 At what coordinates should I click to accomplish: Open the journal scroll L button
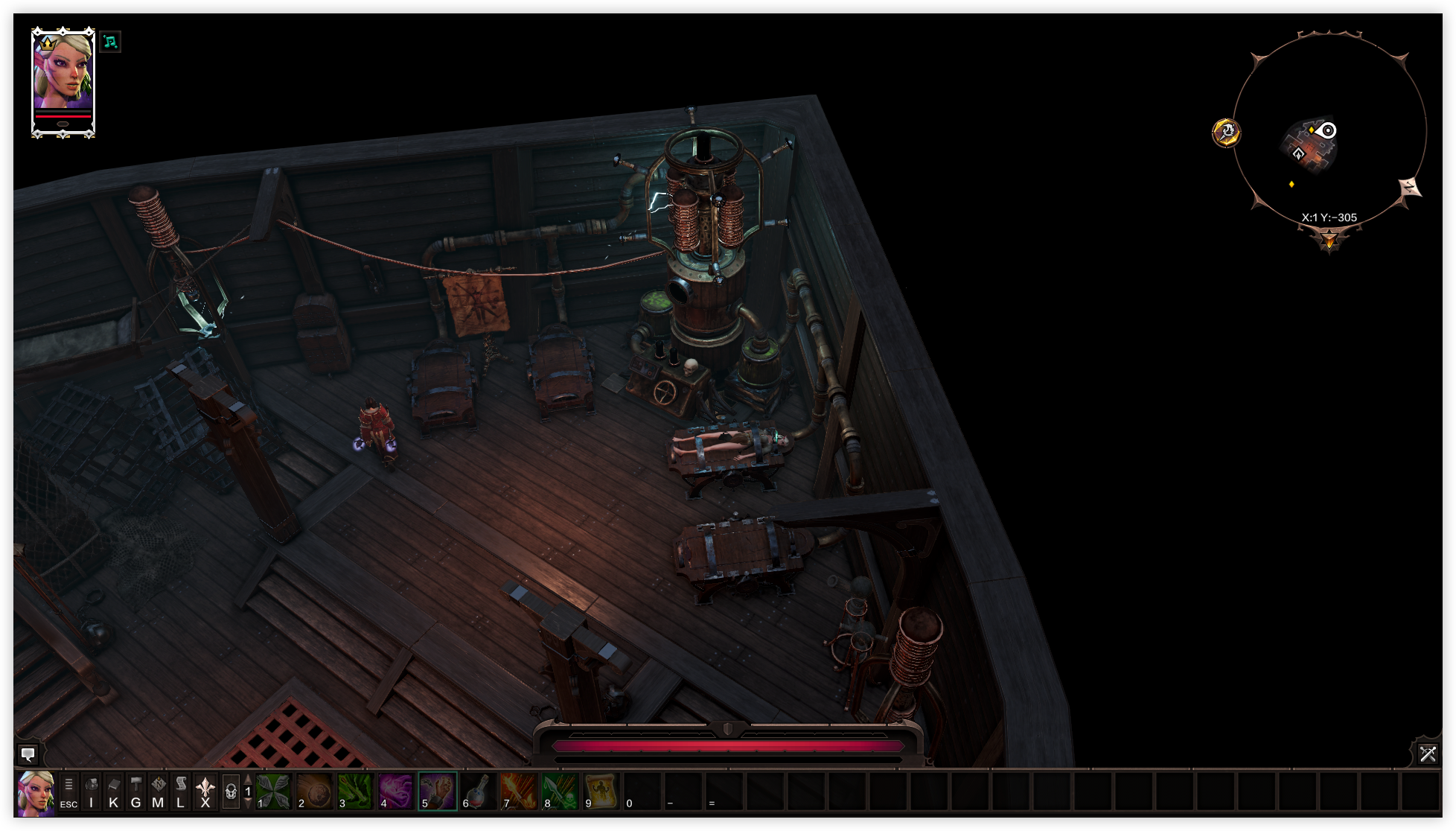(181, 792)
